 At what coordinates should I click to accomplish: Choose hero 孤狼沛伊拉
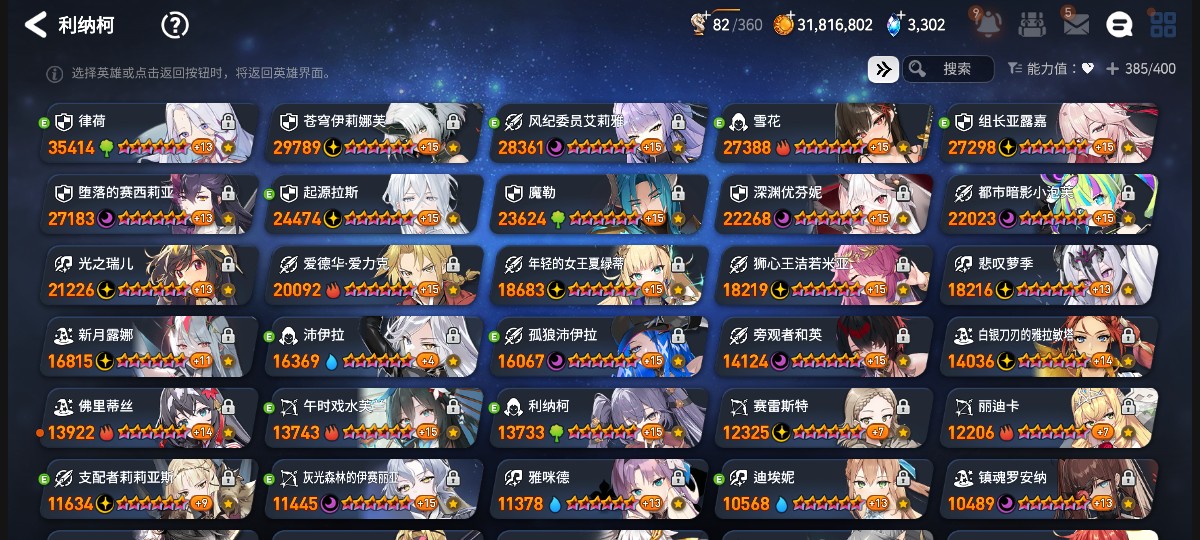pyautogui.click(x=600, y=347)
